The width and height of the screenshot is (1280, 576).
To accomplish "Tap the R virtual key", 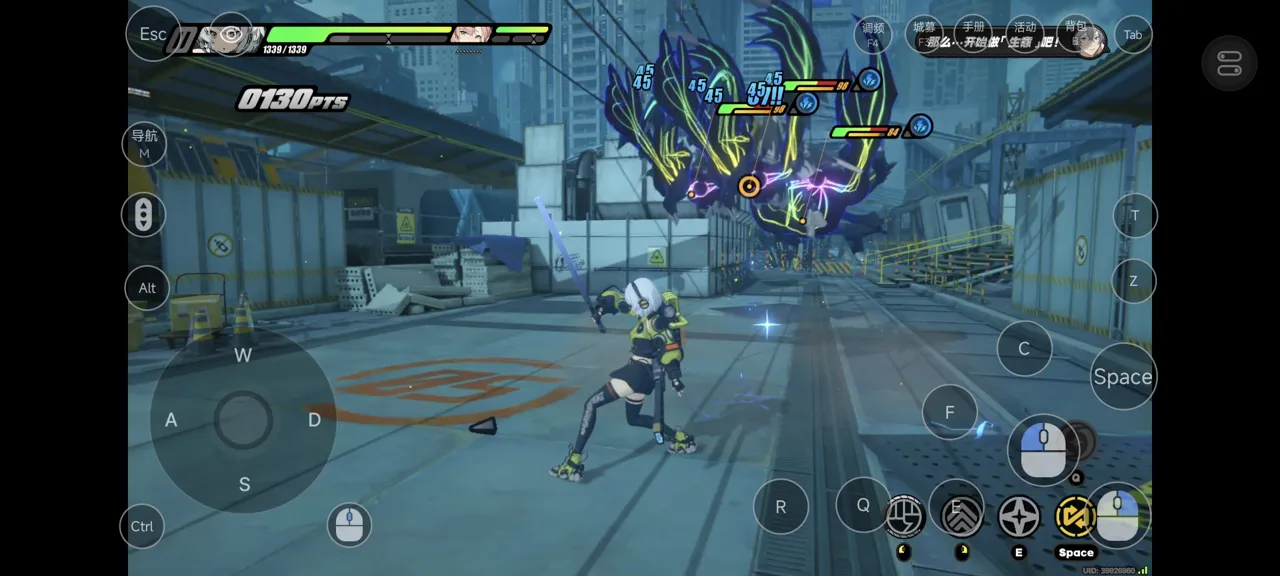I will (x=781, y=507).
